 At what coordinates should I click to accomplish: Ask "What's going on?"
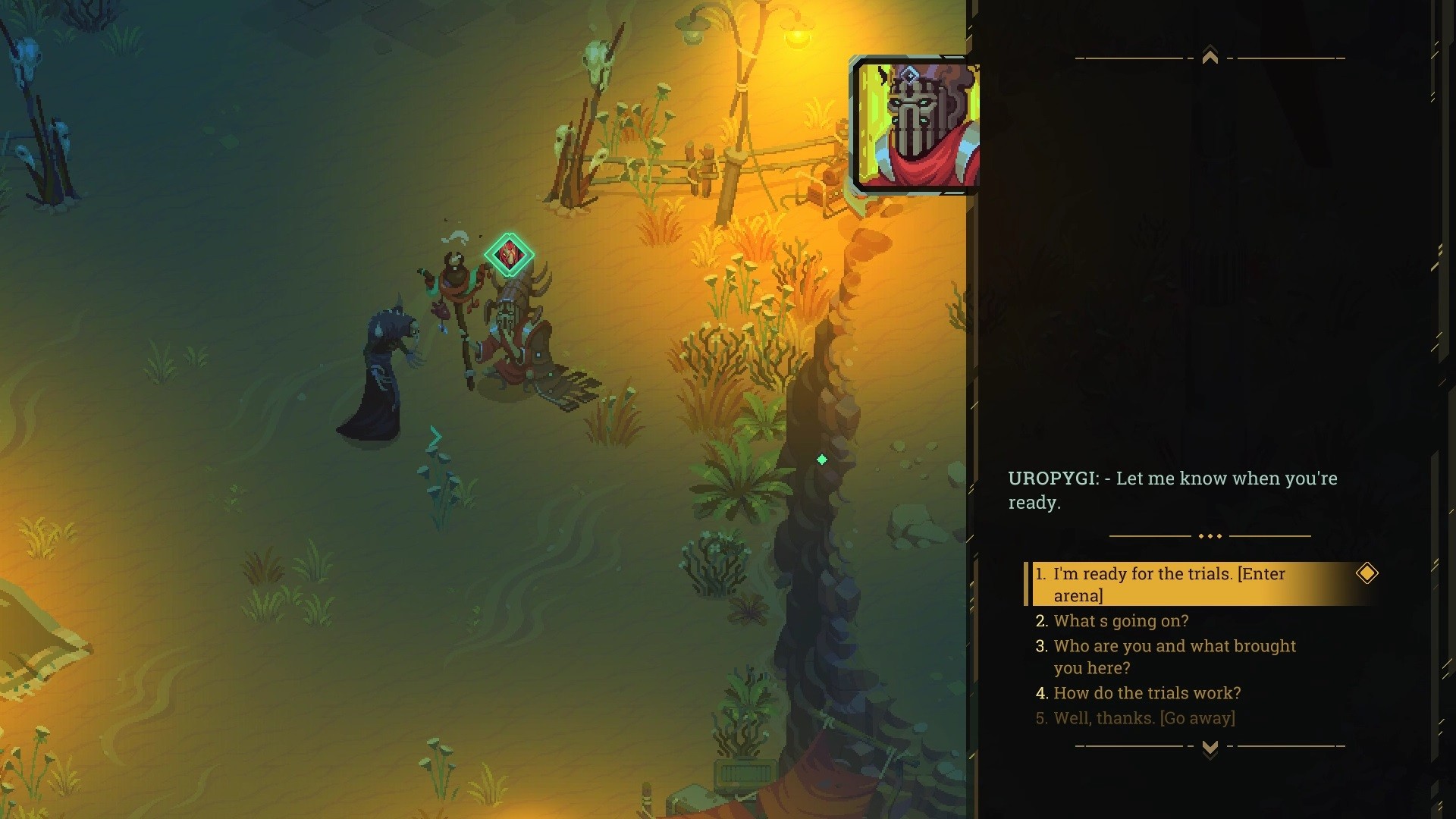point(1121,621)
